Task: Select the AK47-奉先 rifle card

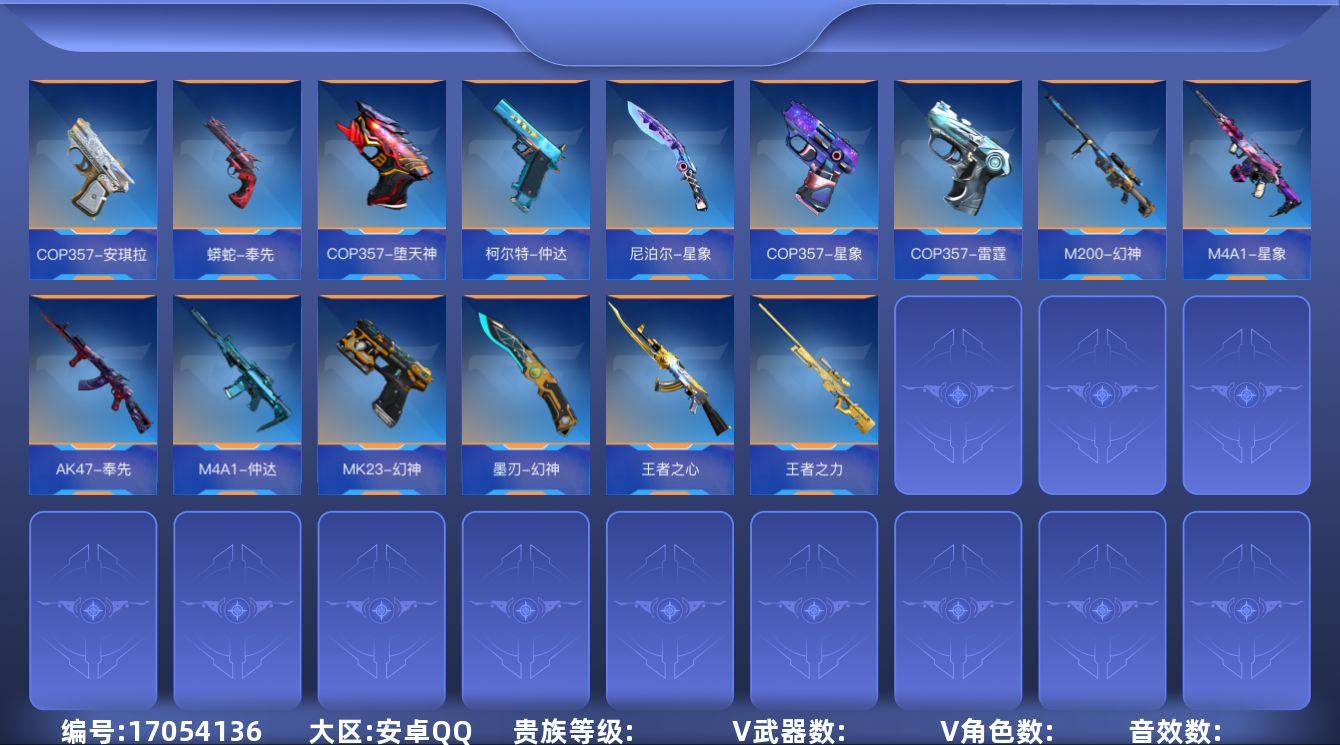Action: [x=93, y=390]
